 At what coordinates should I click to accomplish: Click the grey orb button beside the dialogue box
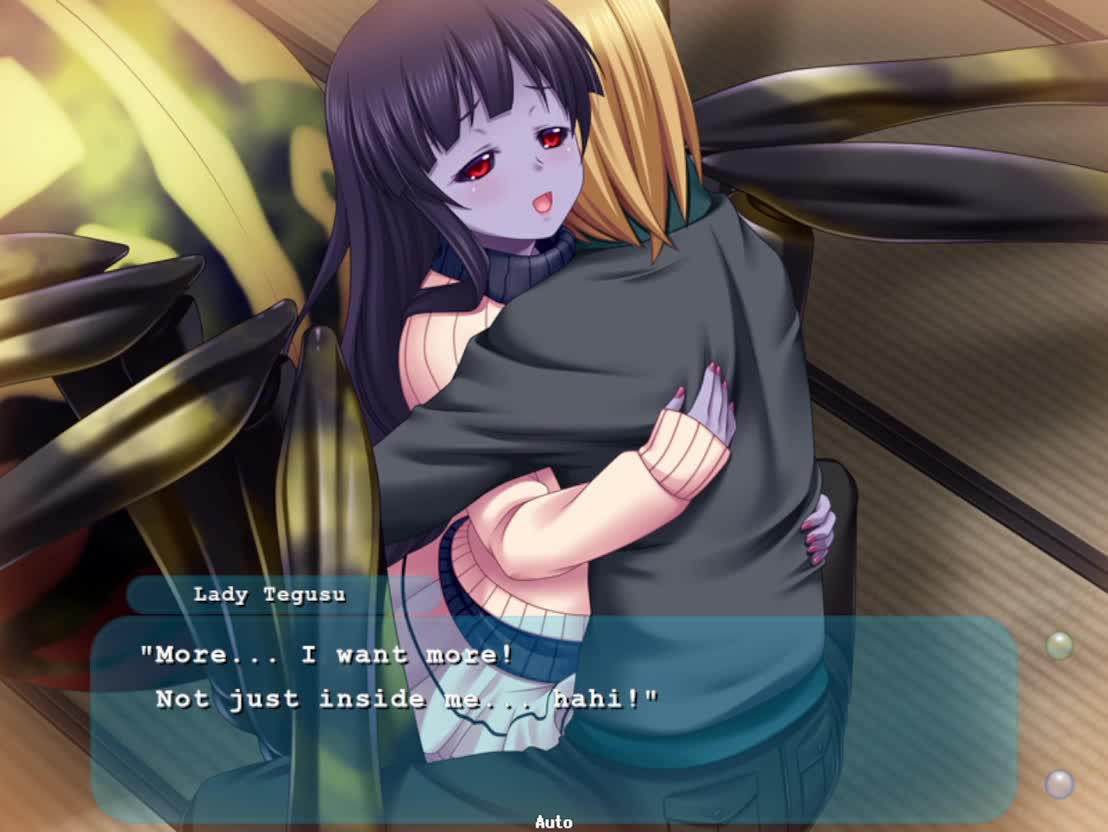click(x=1059, y=783)
